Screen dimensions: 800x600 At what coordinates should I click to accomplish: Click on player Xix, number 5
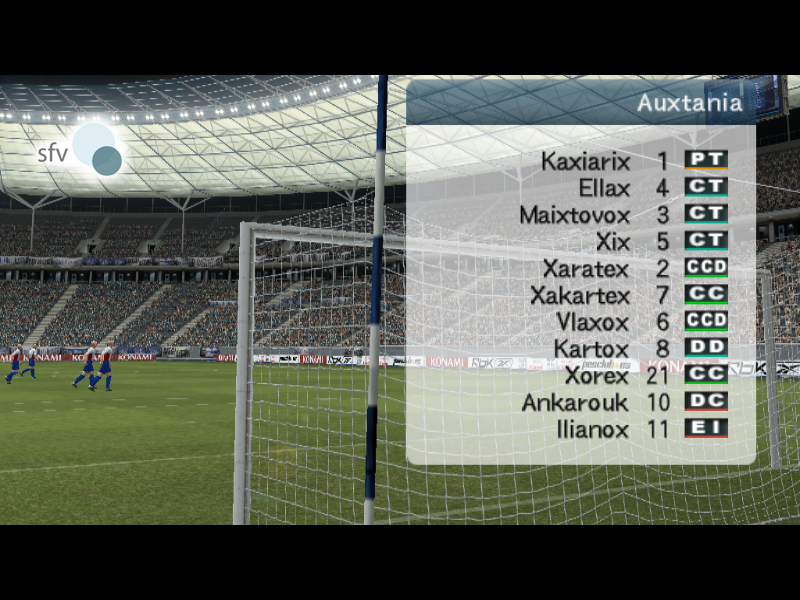[x=612, y=242]
